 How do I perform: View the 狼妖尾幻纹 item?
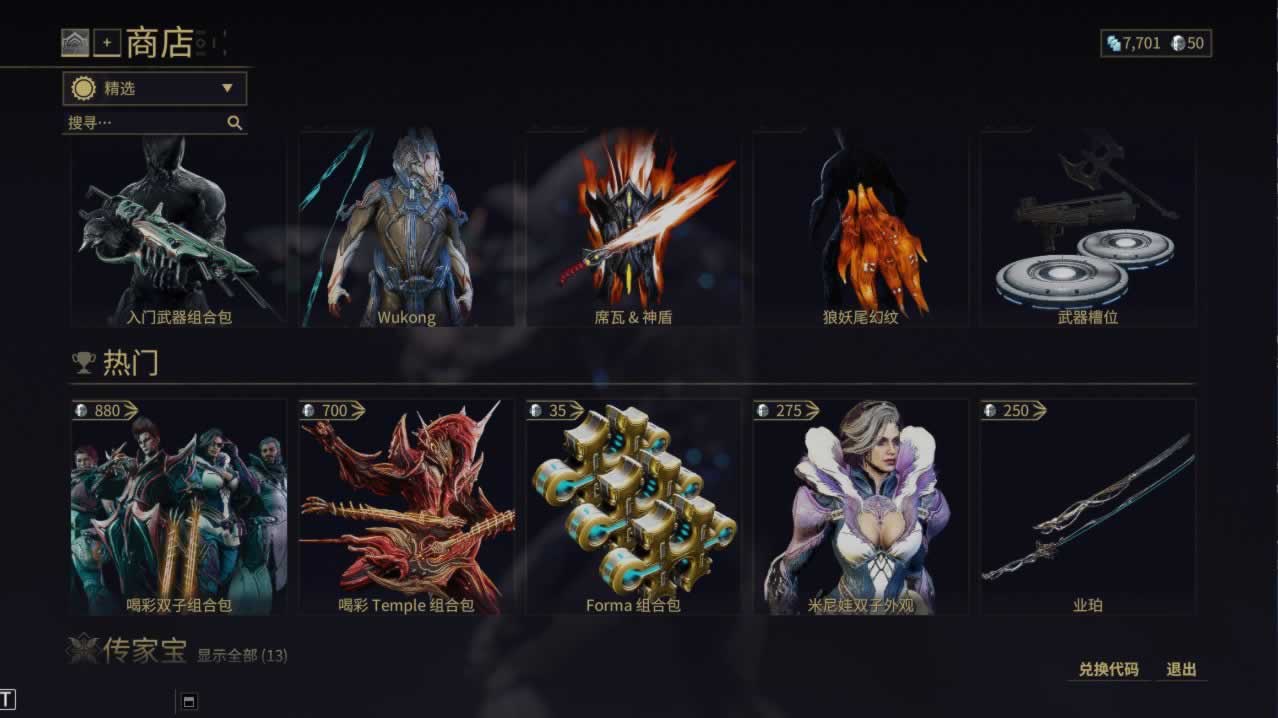[860, 232]
